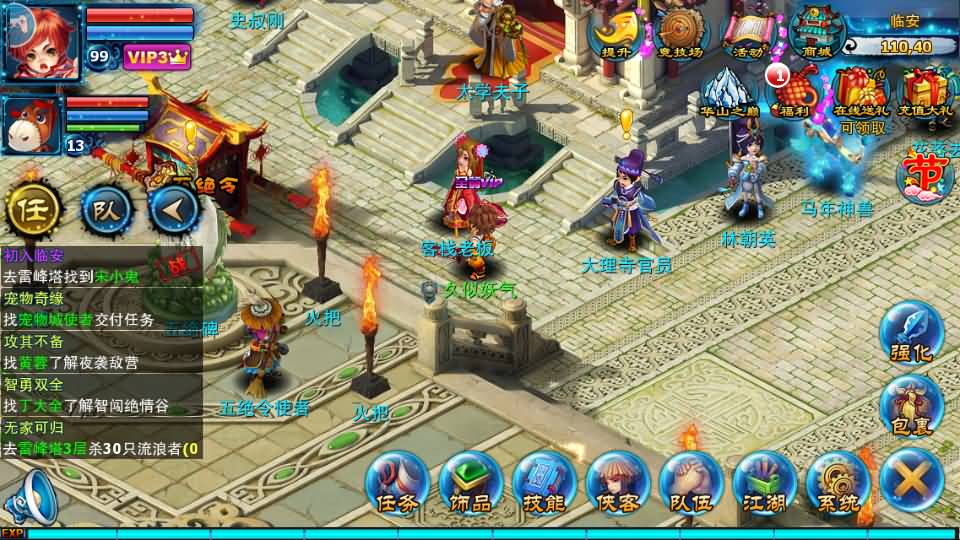
Task: Open the 强化 enhancement panel
Action: (x=911, y=334)
